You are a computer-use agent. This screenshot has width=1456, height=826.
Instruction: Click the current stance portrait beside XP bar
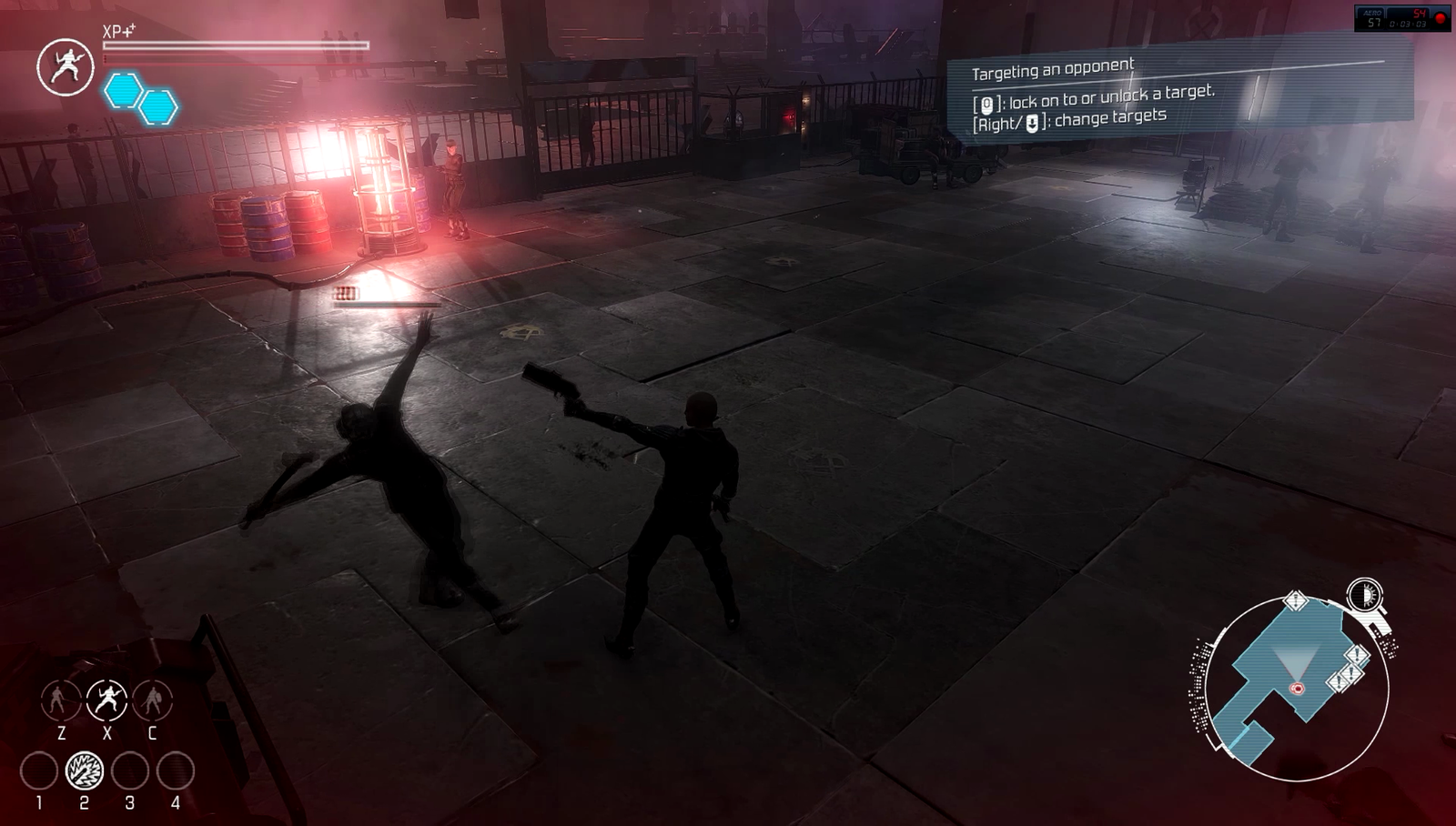66,66
